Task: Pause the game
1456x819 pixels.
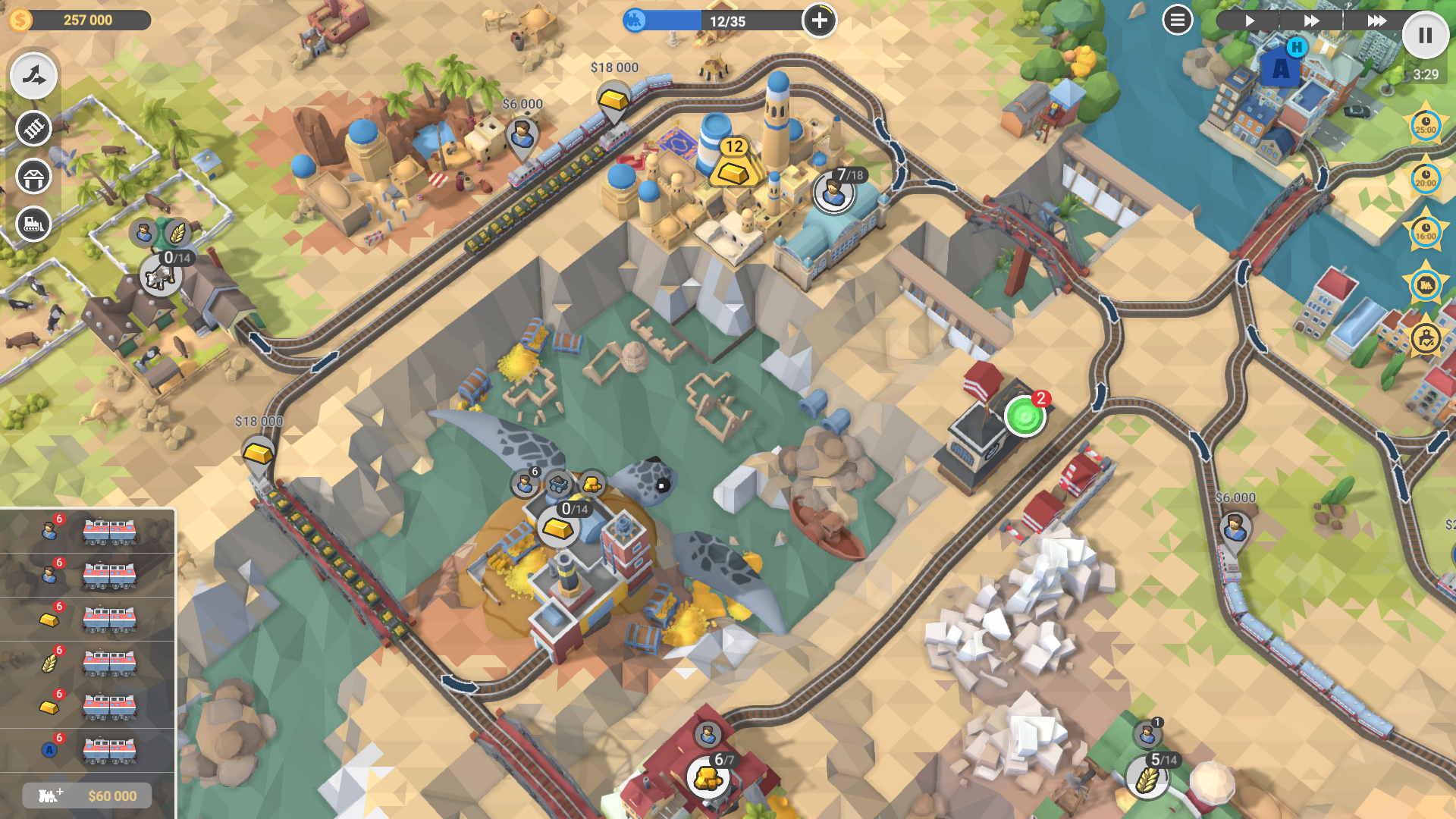Action: [1425, 35]
